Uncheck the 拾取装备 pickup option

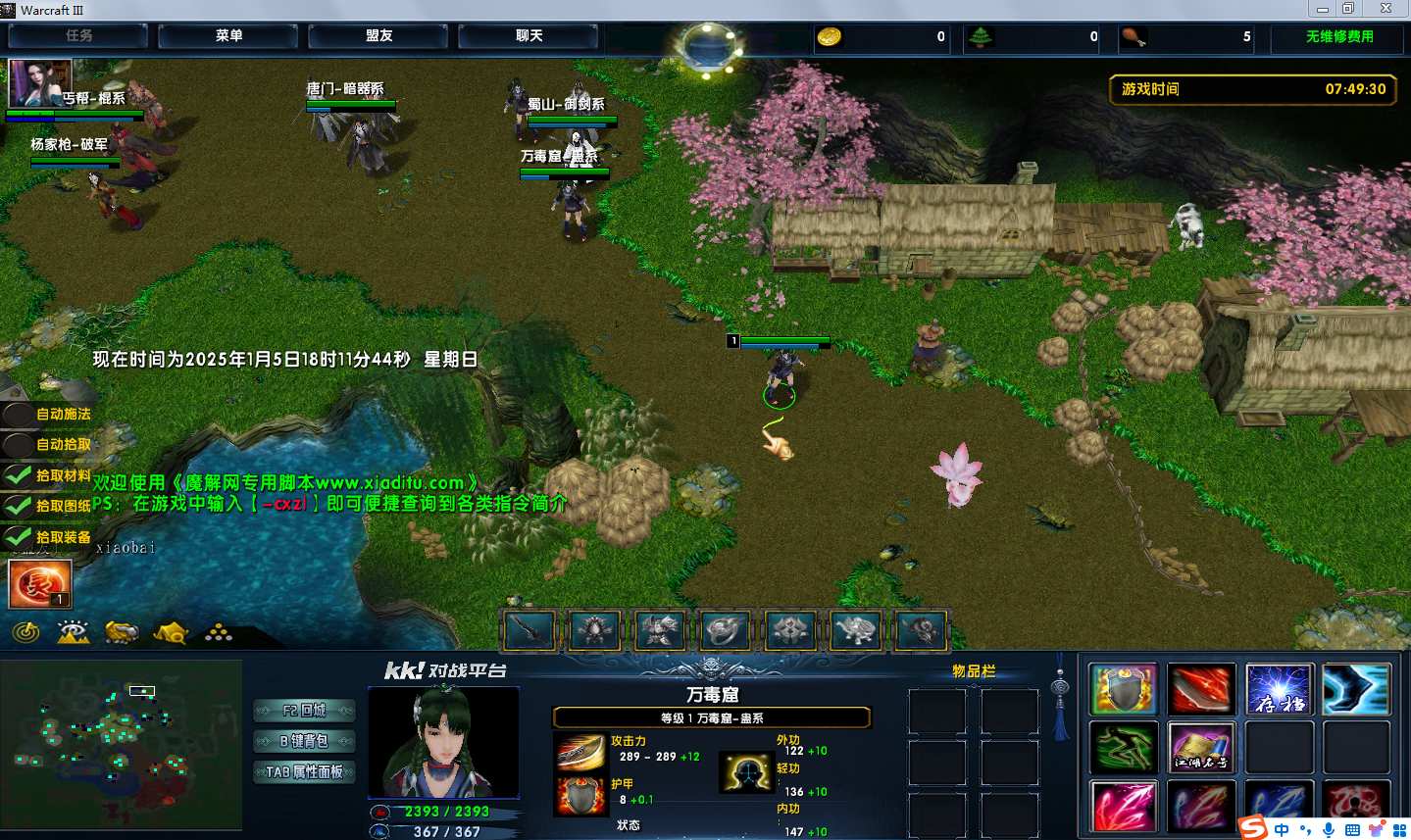pos(19,537)
